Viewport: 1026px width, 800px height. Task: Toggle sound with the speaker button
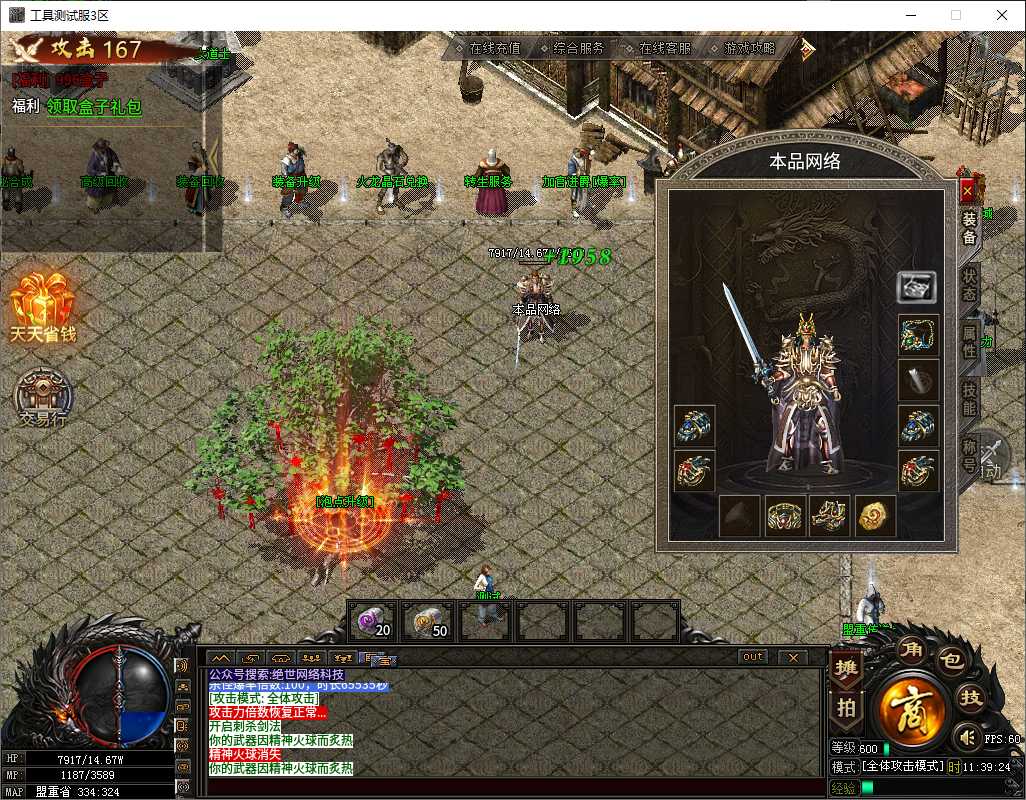pos(967,738)
